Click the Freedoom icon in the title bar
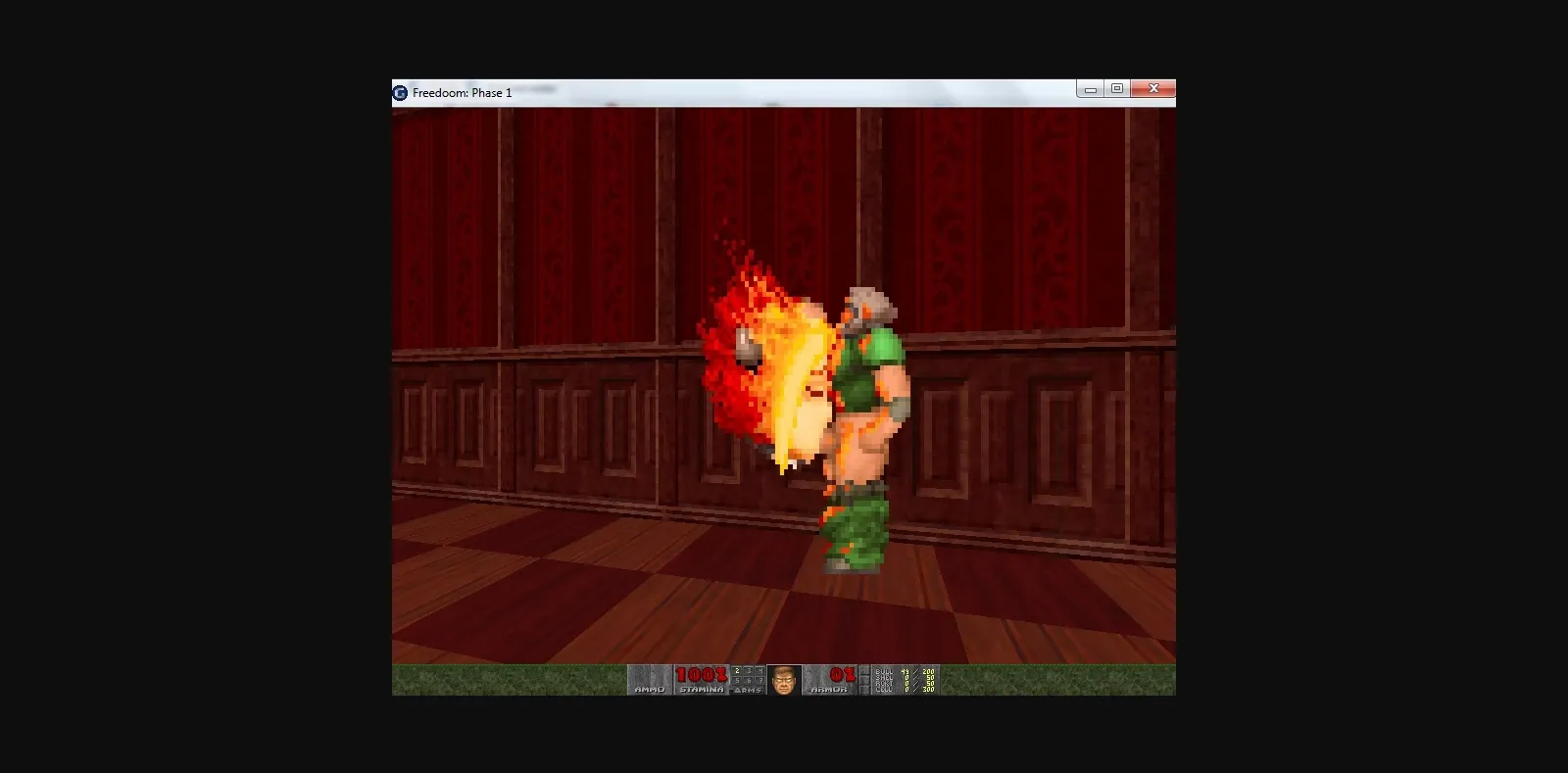The image size is (1568, 773). [x=399, y=92]
